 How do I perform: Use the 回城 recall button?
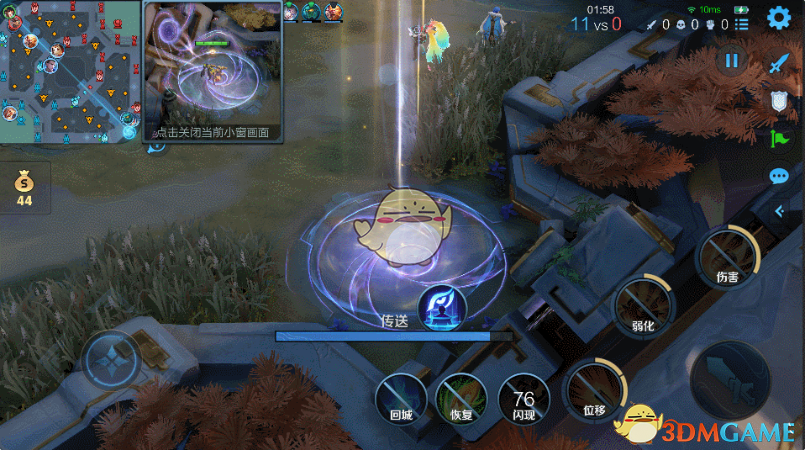(400, 398)
